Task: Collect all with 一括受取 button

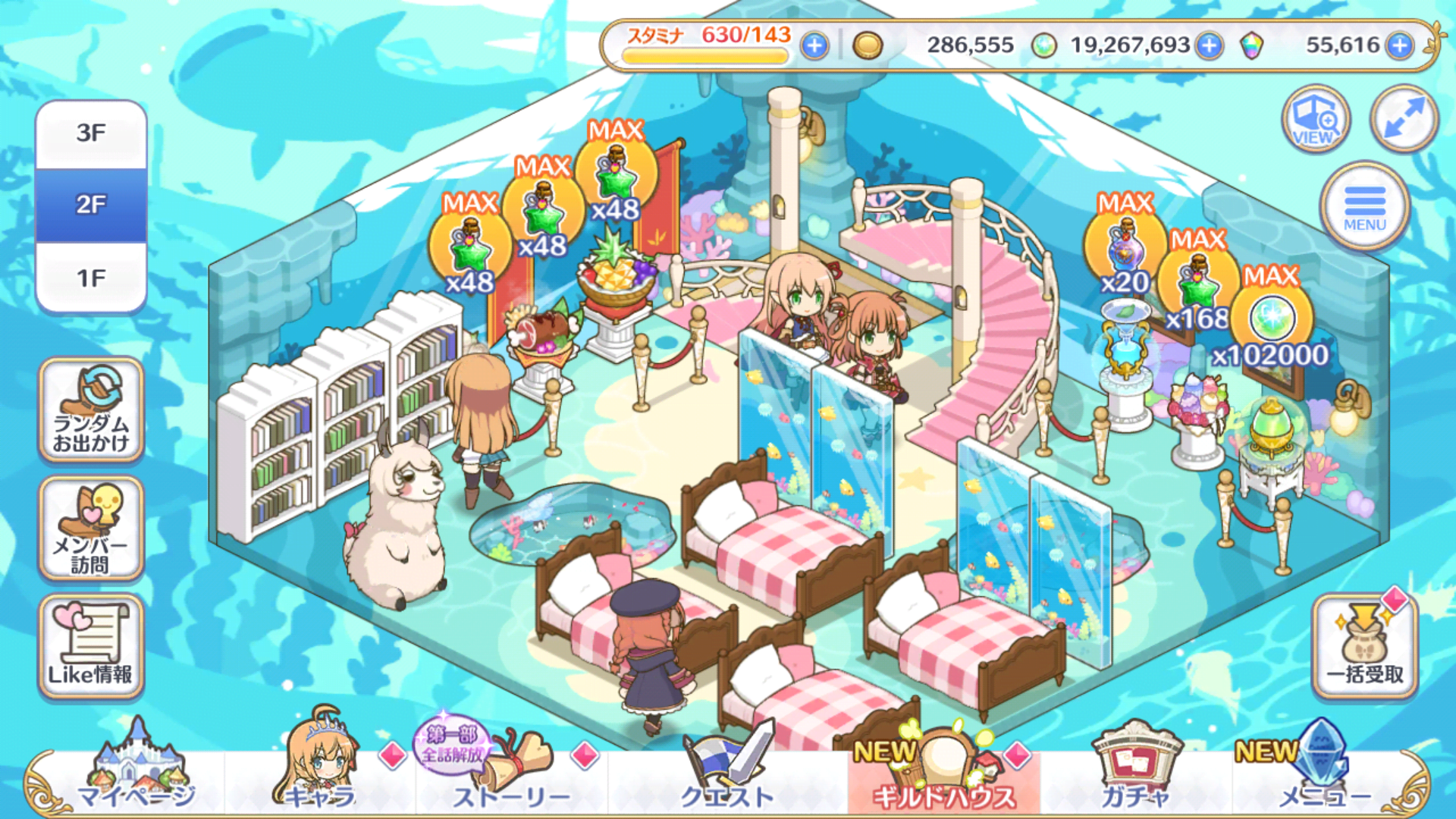Action: [x=1364, y=645]
